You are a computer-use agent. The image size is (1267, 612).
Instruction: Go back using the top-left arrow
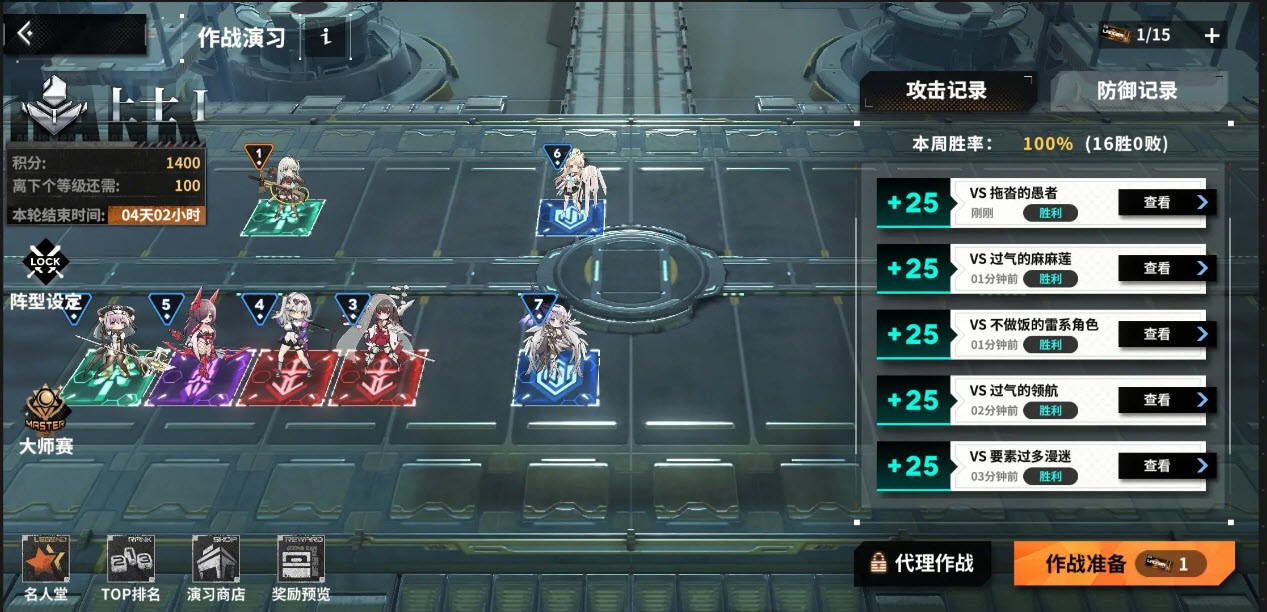(x=26, y=35)
